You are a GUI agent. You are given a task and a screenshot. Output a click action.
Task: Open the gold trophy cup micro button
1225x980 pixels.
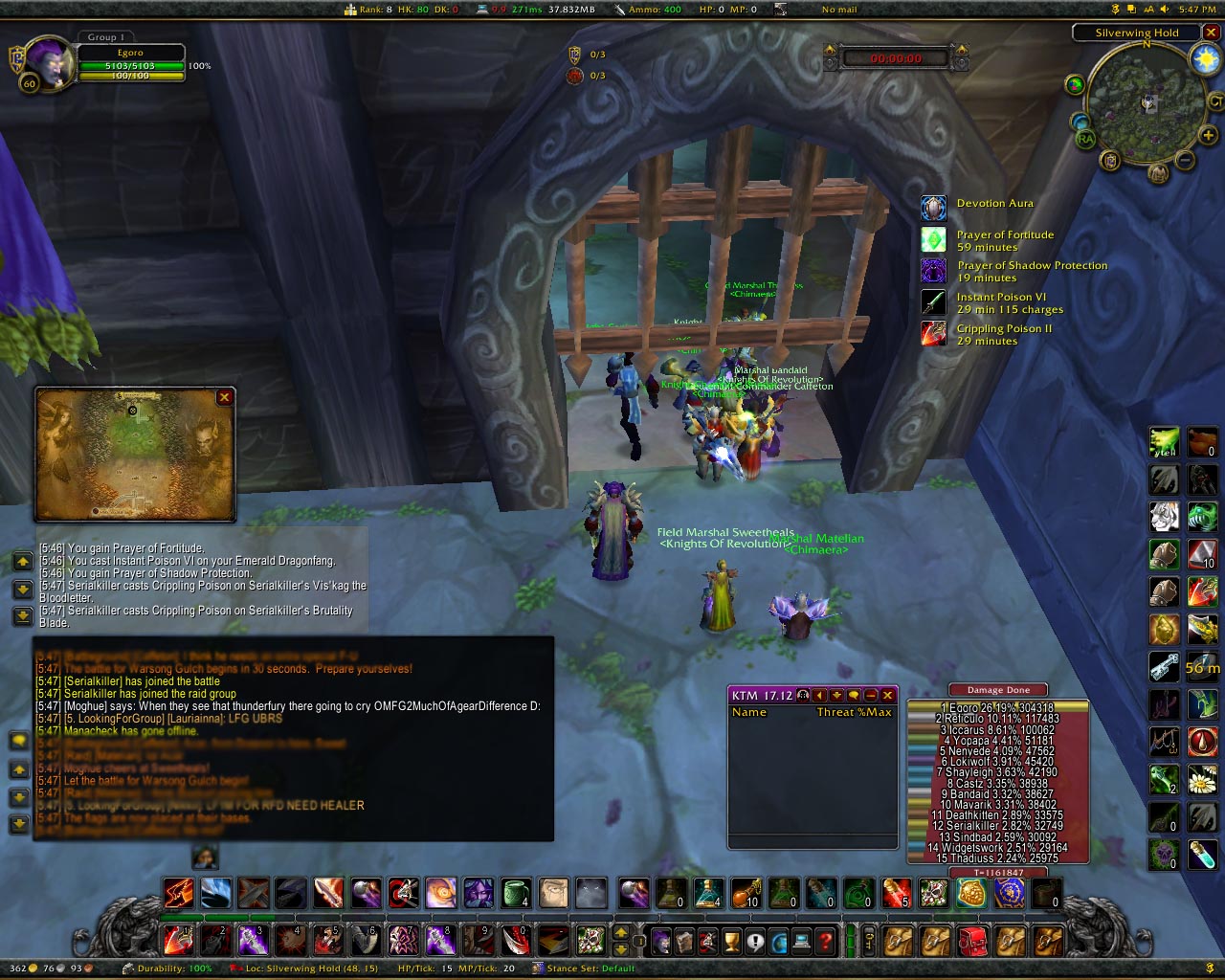point(731,942)
